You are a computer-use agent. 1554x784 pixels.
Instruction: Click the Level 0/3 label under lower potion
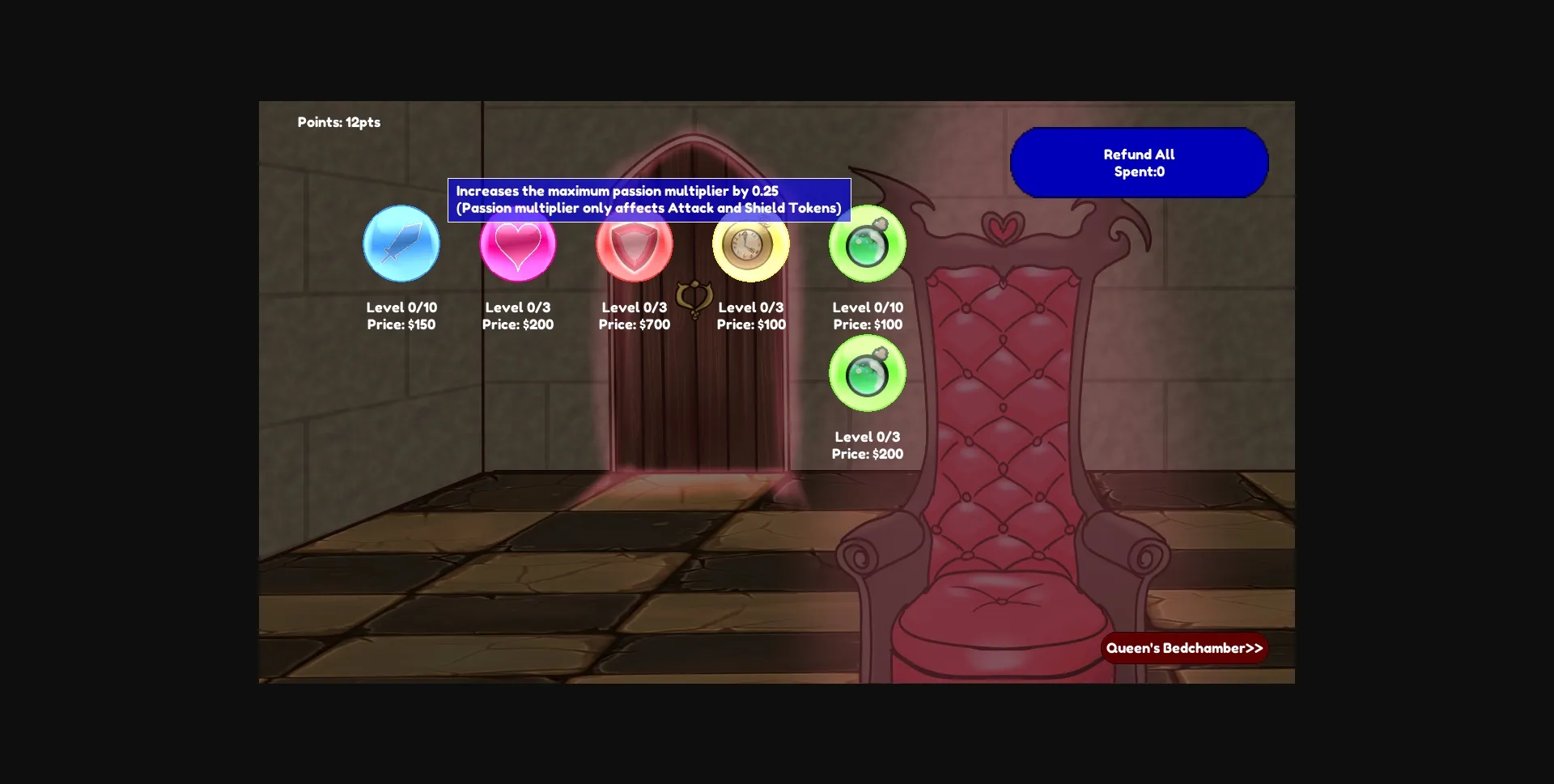[867, 437]
